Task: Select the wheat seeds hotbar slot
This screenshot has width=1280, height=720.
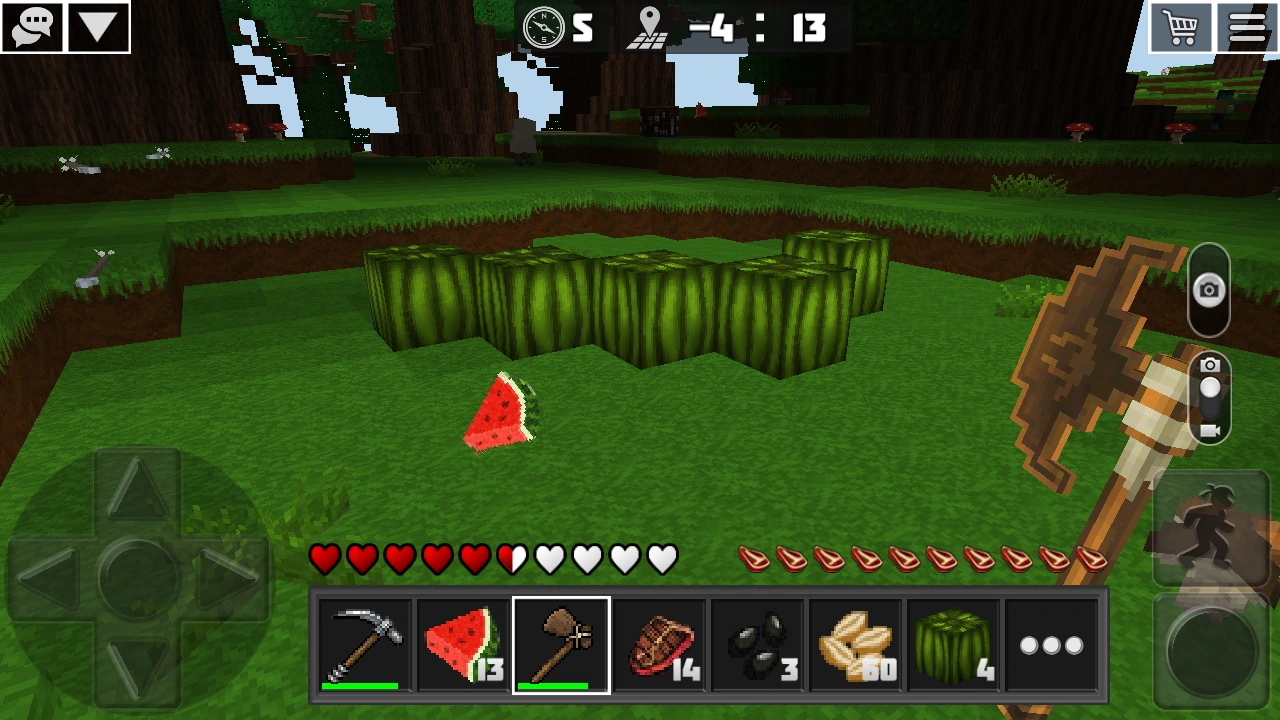Action: (x=857, y=643)
